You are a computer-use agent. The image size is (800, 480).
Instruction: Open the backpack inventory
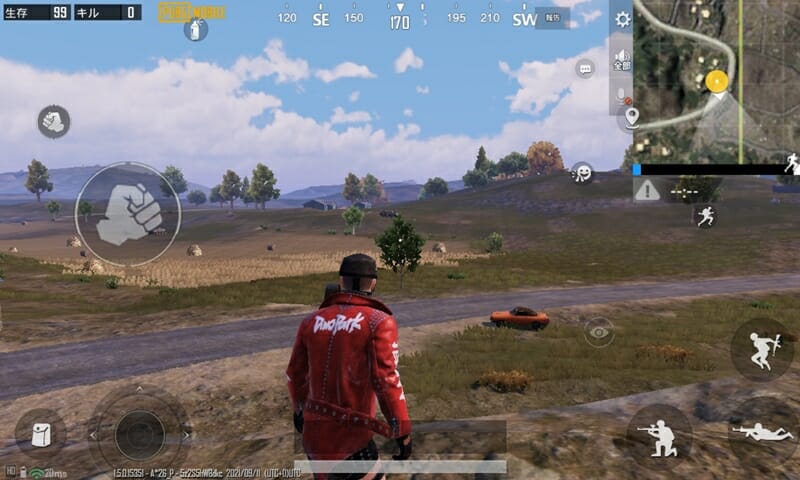tap(41, 434)
